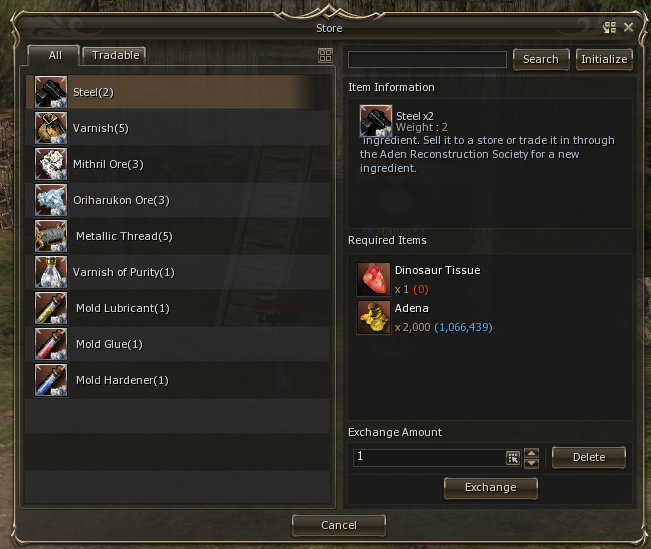Select the Steel(2) item row
This screenshot has height=549, width=651.
(178, 92)
